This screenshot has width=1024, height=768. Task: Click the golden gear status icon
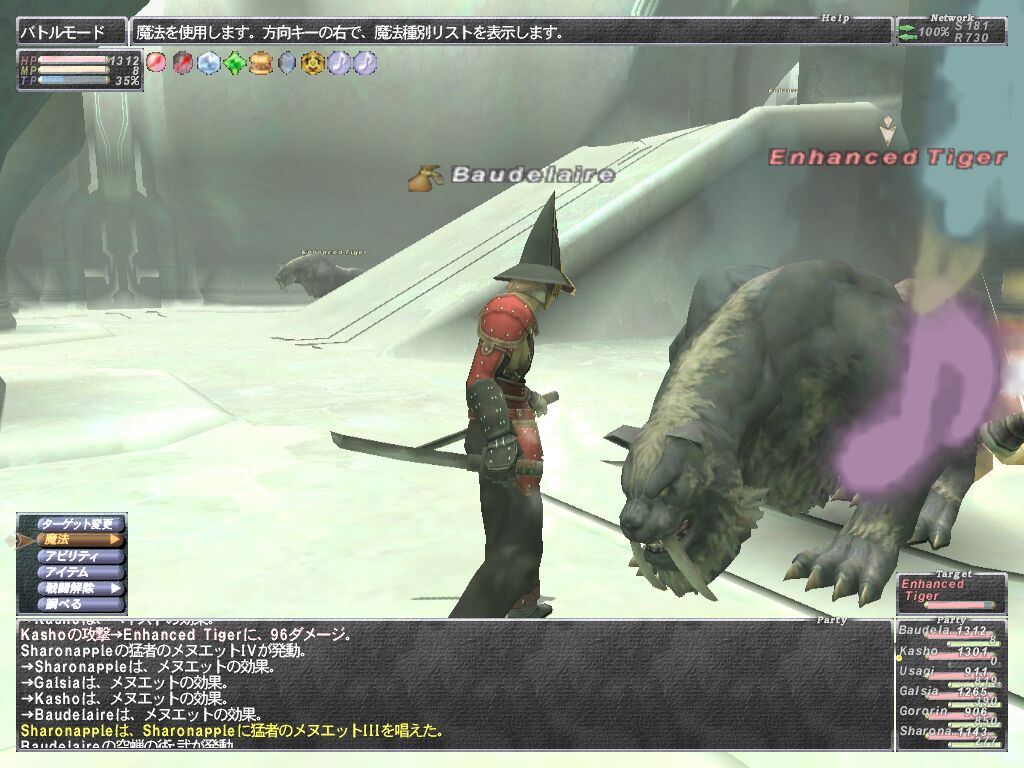tap(312, 63)
